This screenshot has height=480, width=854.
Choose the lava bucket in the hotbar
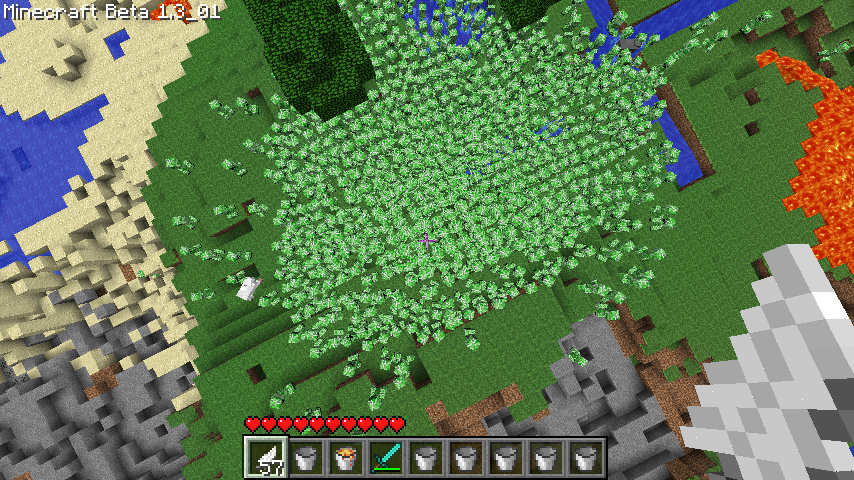(x=346, y=459)
